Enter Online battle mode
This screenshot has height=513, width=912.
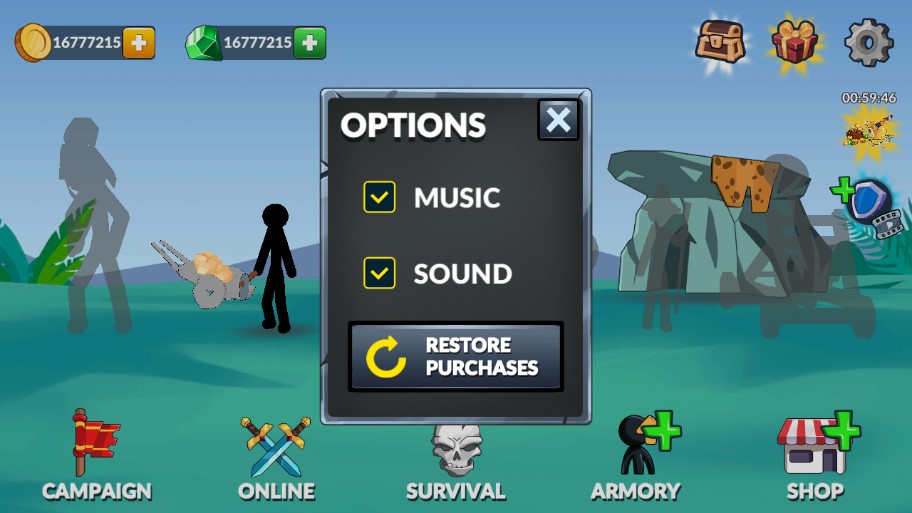point(276,457)
